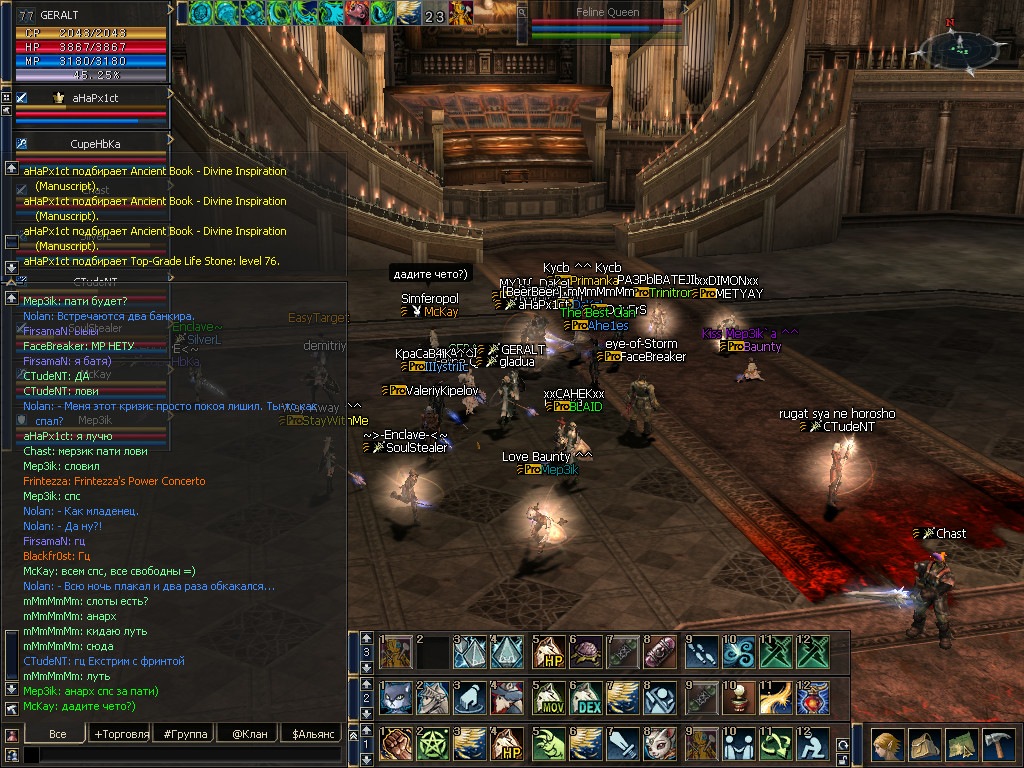Select the Все chat tab
Screen dimensions: 1024x768
pyautogui.click(x=57, y=734)
